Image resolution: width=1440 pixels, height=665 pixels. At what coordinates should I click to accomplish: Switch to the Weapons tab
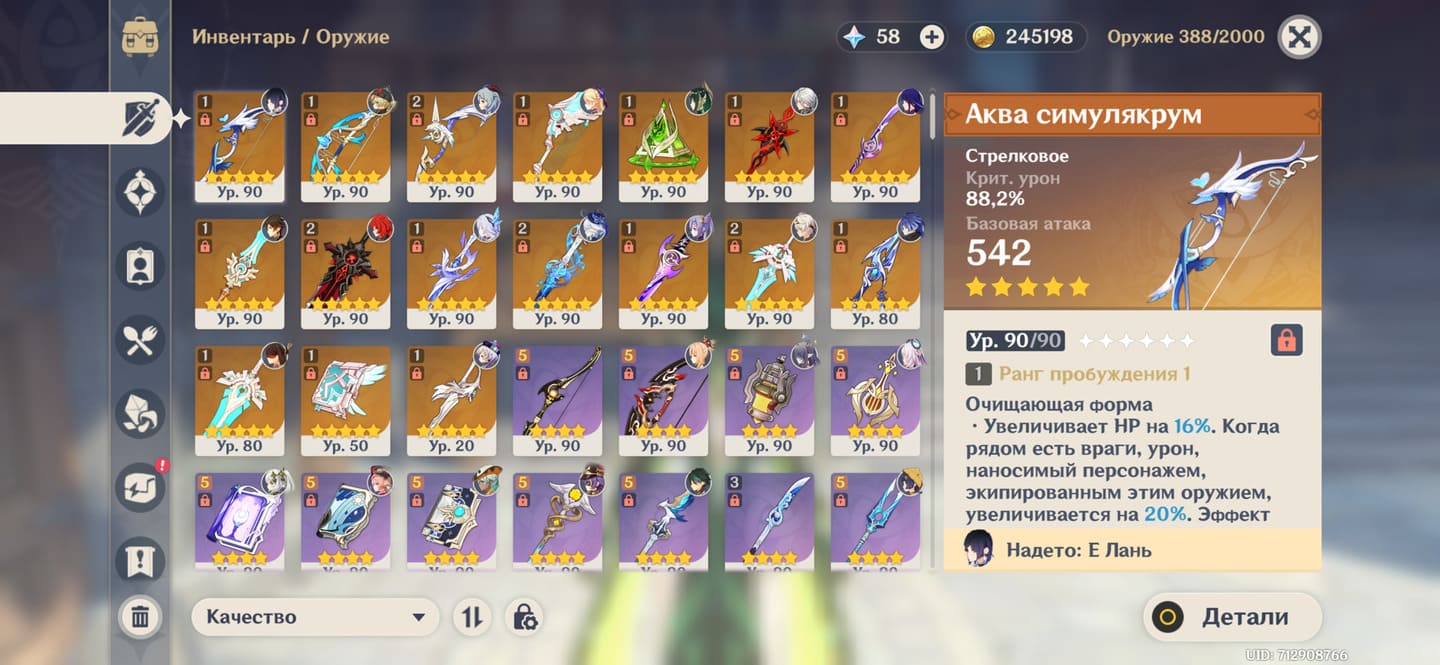point(140,119)
